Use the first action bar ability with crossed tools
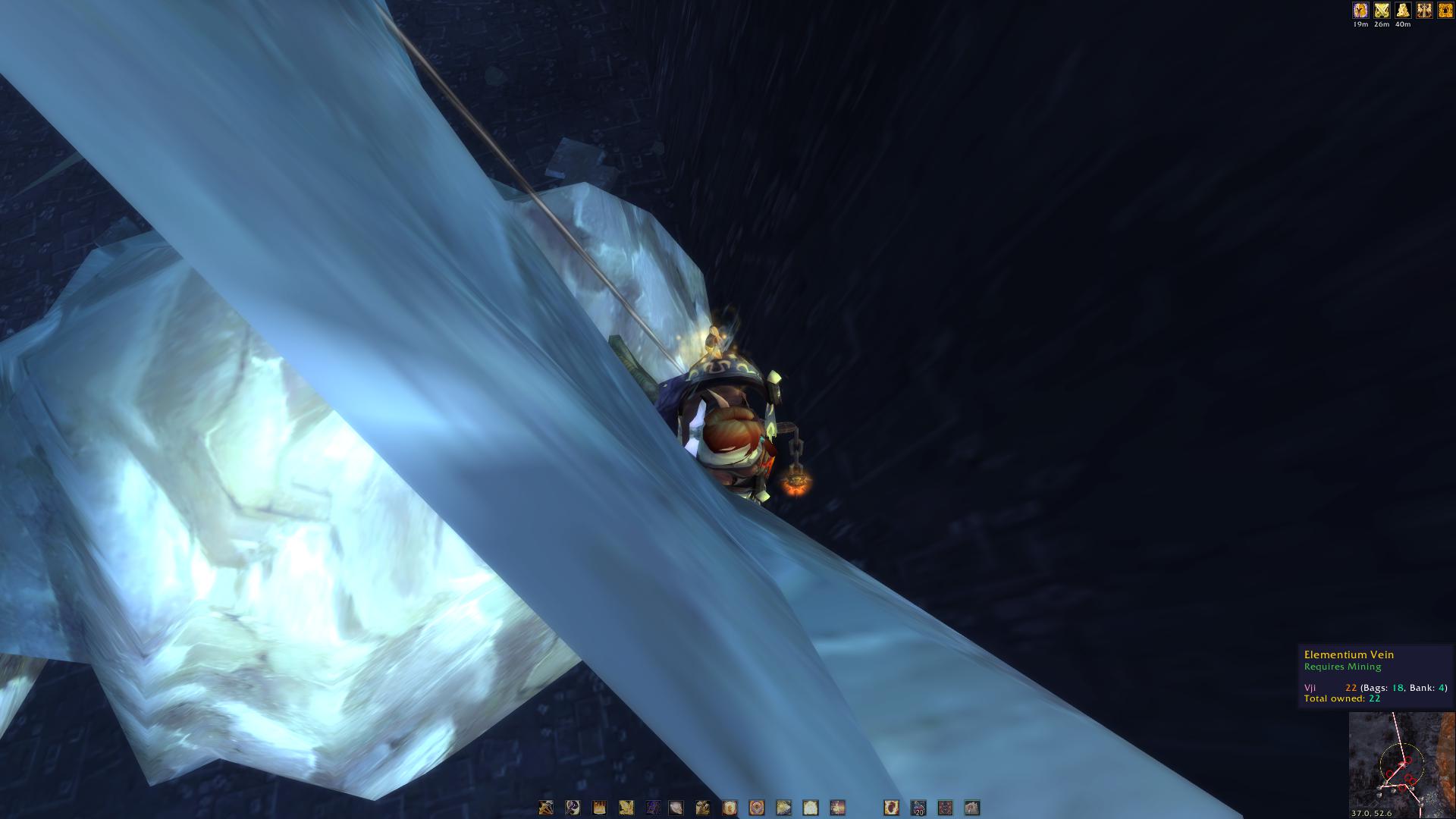Screen dimensions: 1456x819 [546, 808]
